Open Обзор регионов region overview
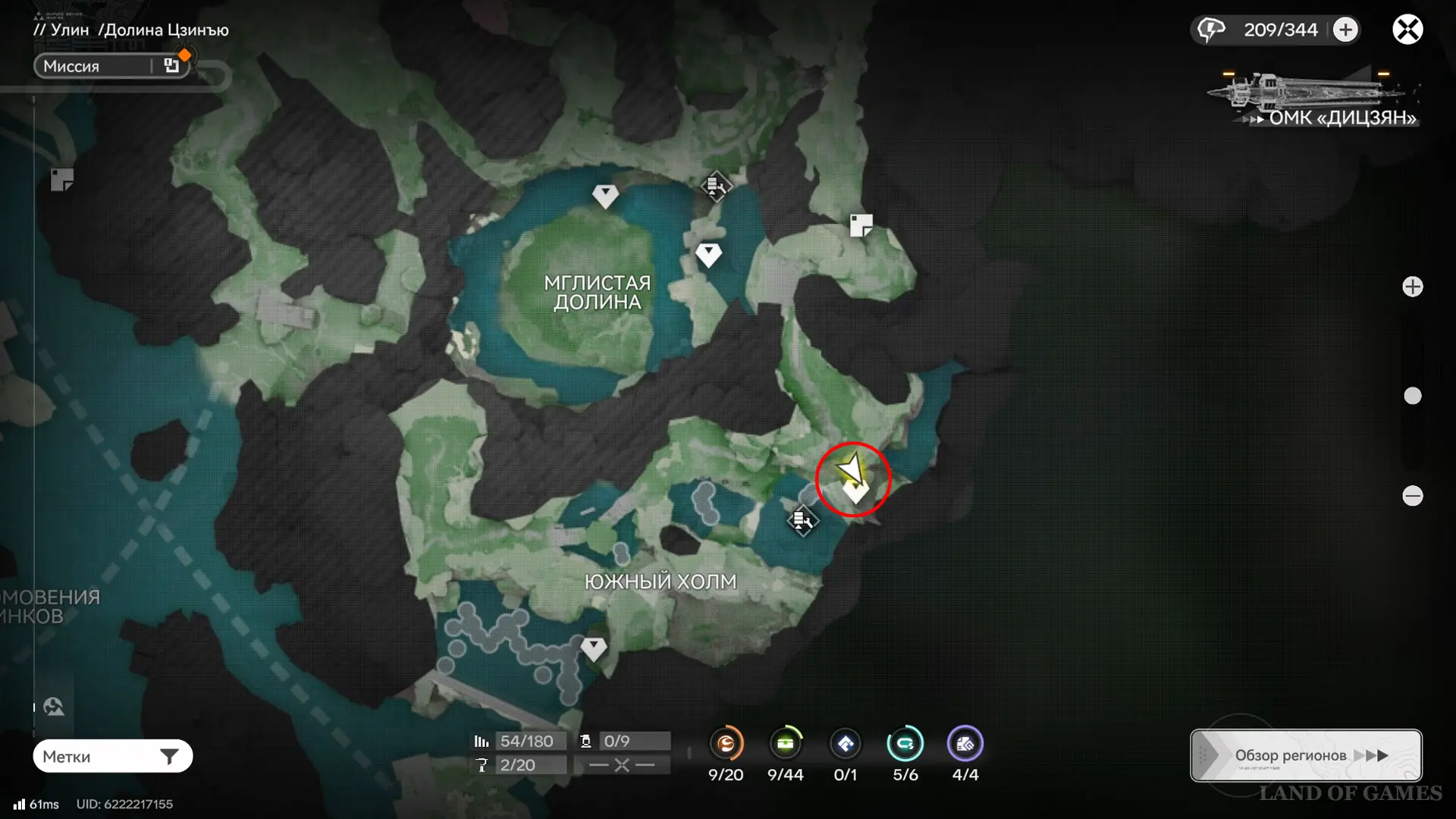 pos(1306,755)
